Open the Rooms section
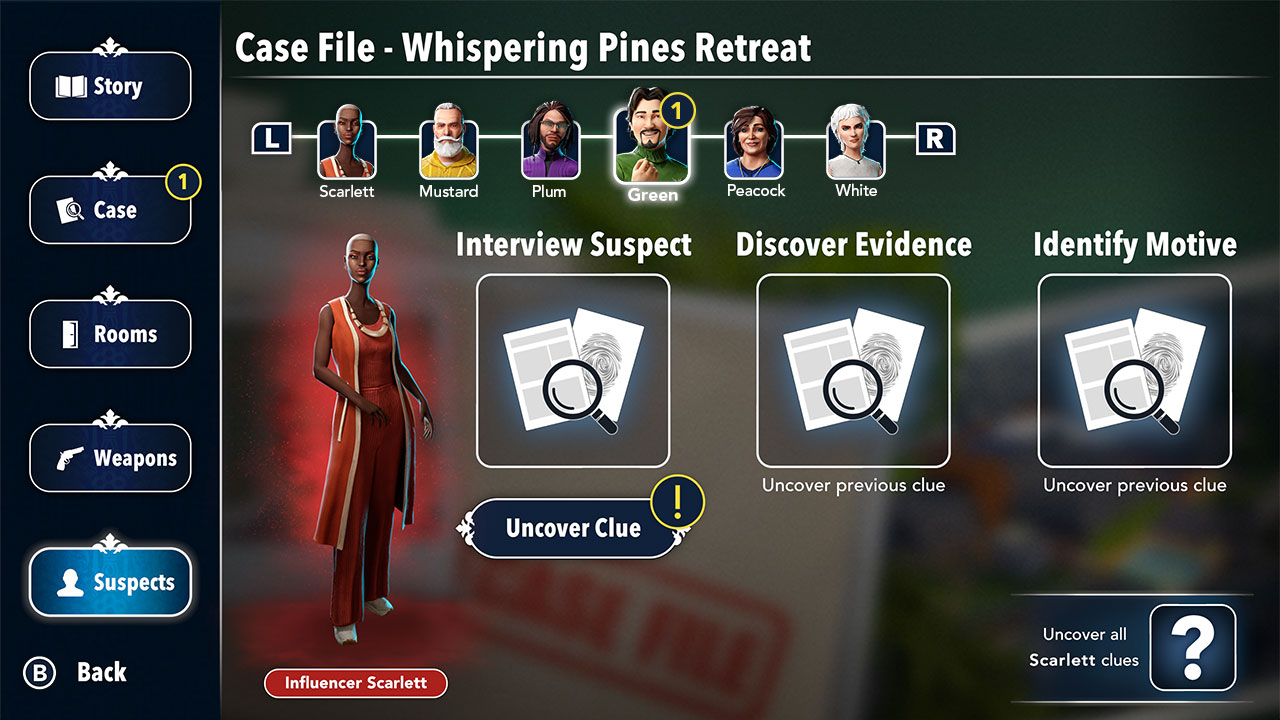This screenshot has width=1280, height=720. point(110,334)
